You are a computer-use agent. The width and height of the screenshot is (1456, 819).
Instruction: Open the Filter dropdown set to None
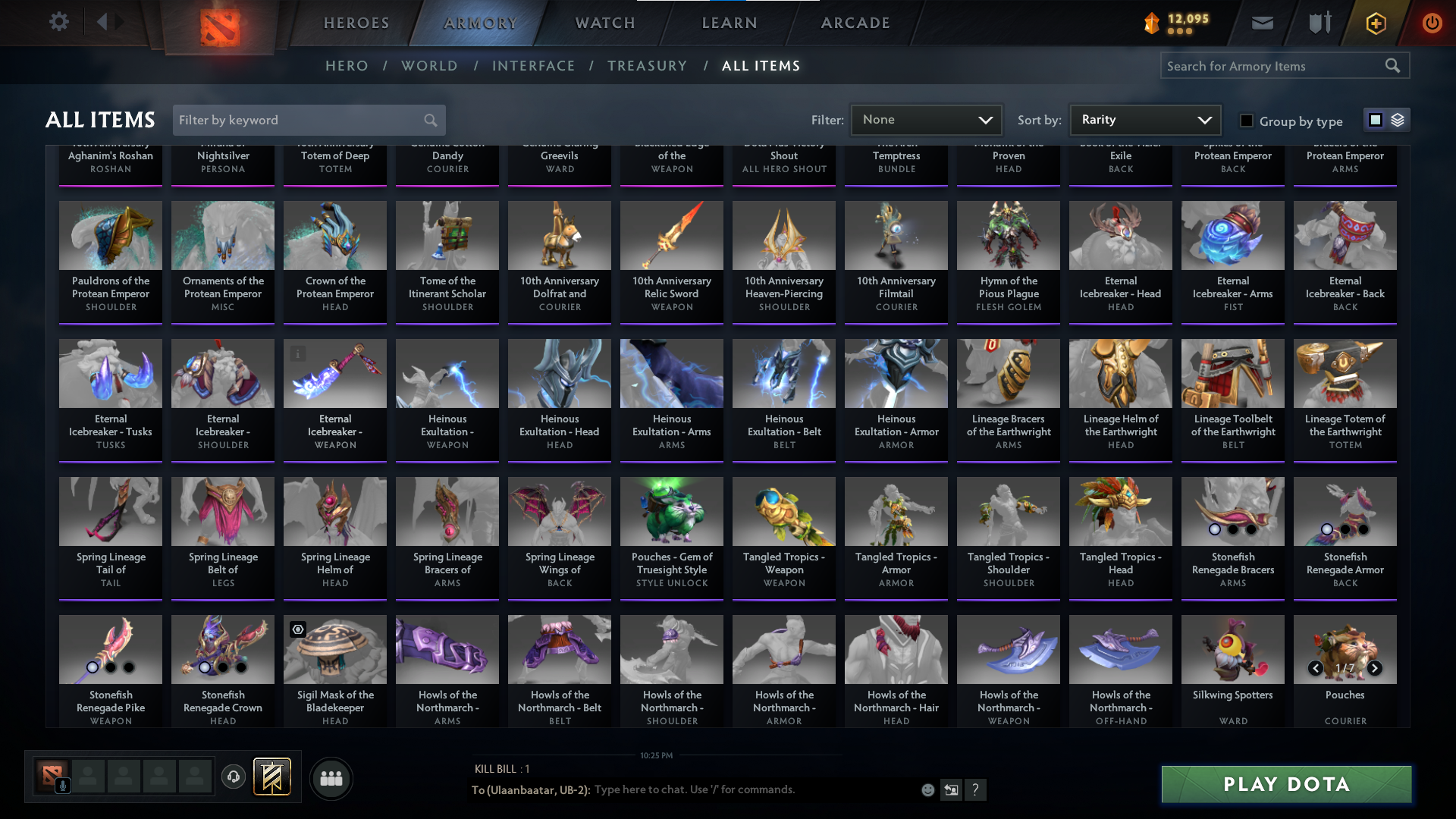pyautogui.click(x=926, y=119)
